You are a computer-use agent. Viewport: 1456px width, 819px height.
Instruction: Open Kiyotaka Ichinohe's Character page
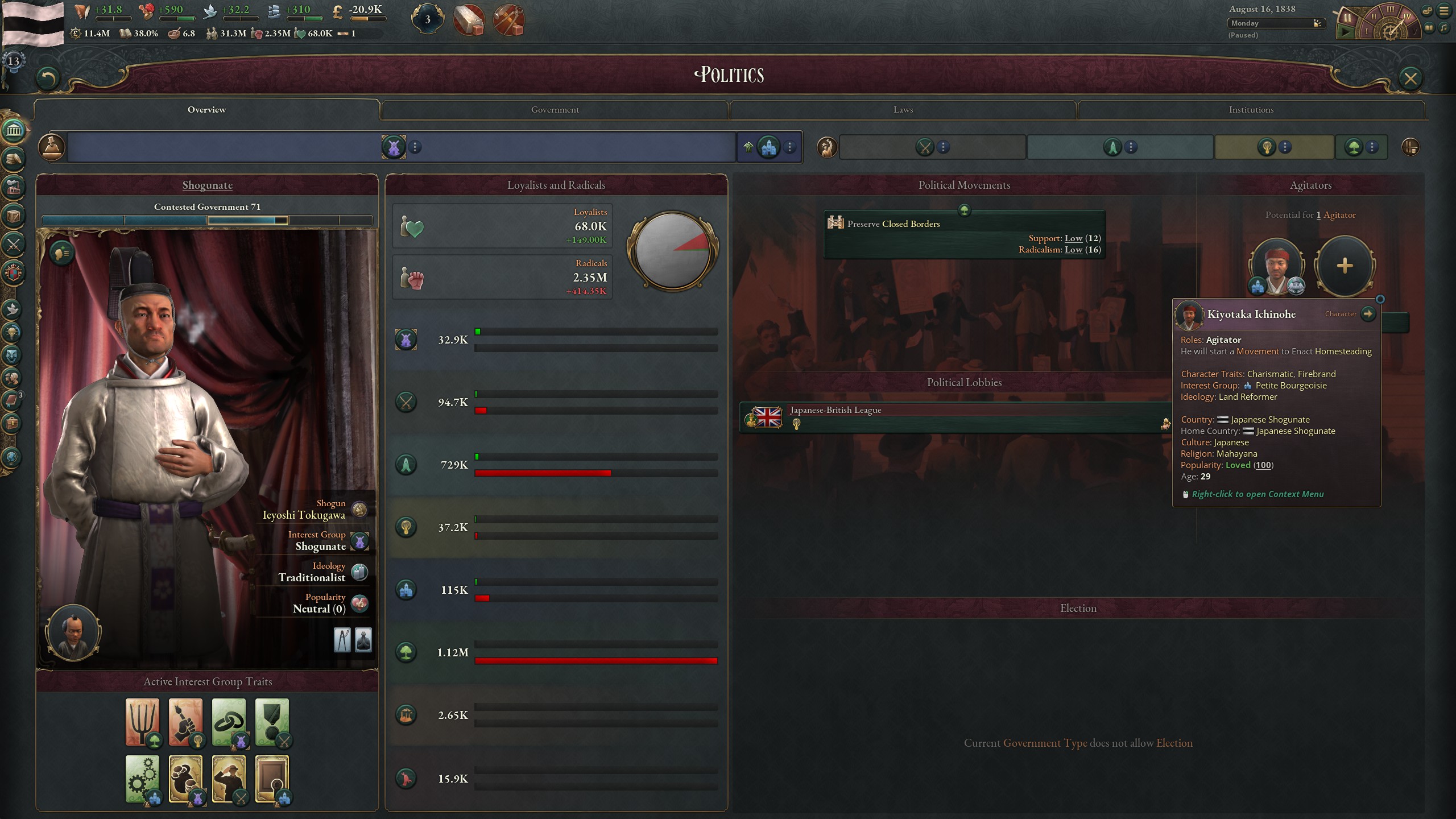tap(1369, 314)
